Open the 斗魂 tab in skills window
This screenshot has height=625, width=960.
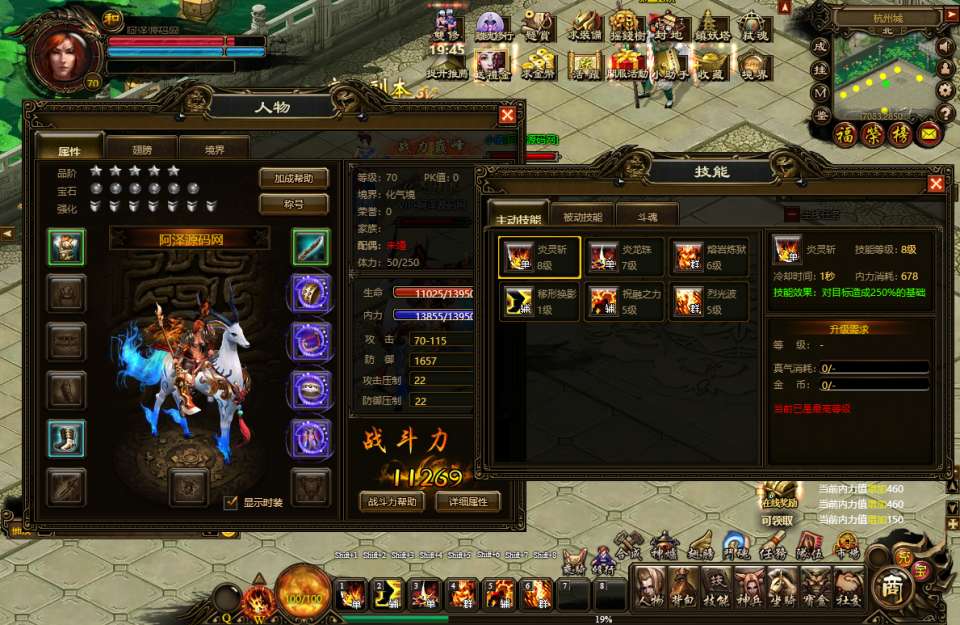pos(647,217)
